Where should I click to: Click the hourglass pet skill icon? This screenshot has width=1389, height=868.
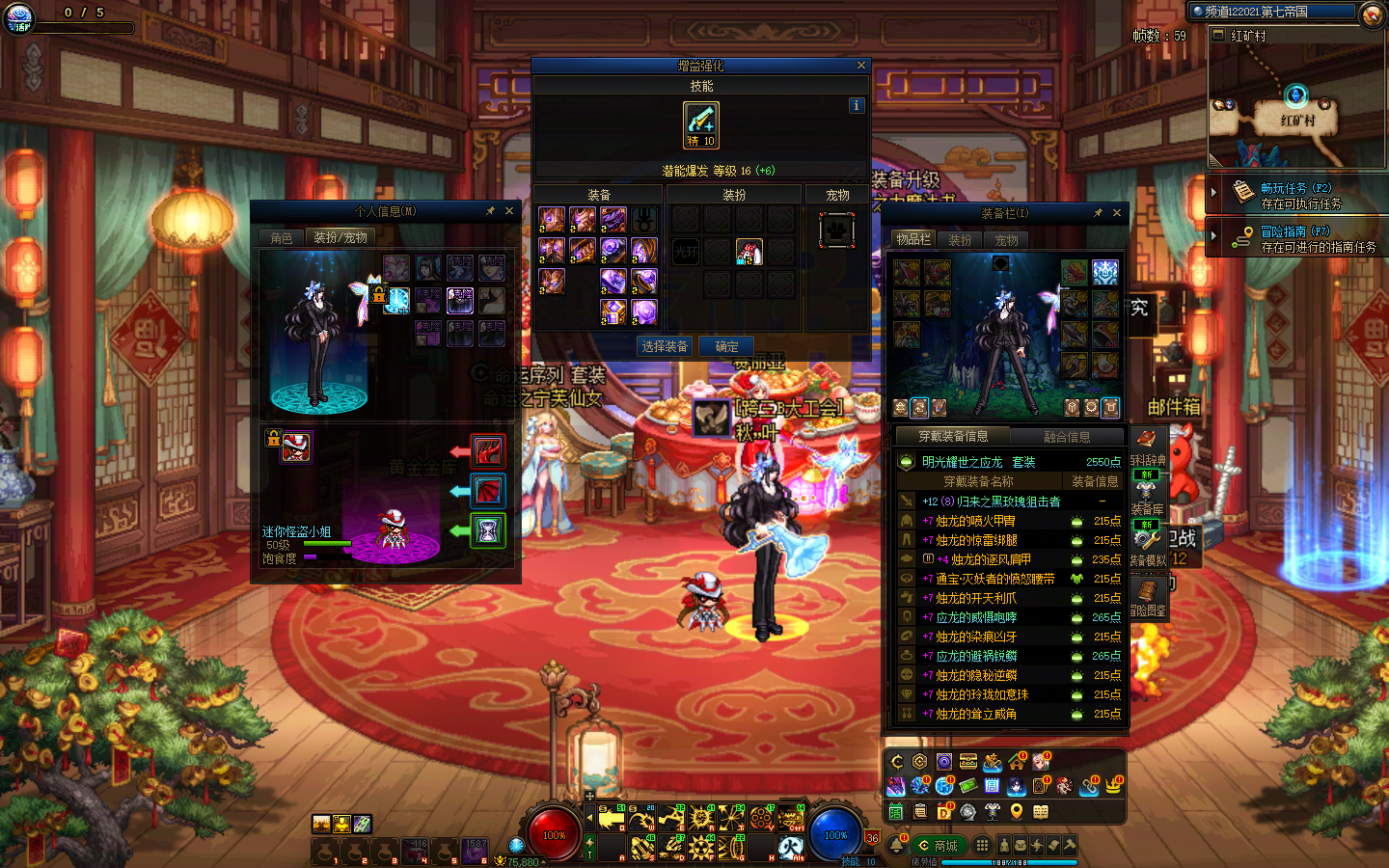coord(488,529)
